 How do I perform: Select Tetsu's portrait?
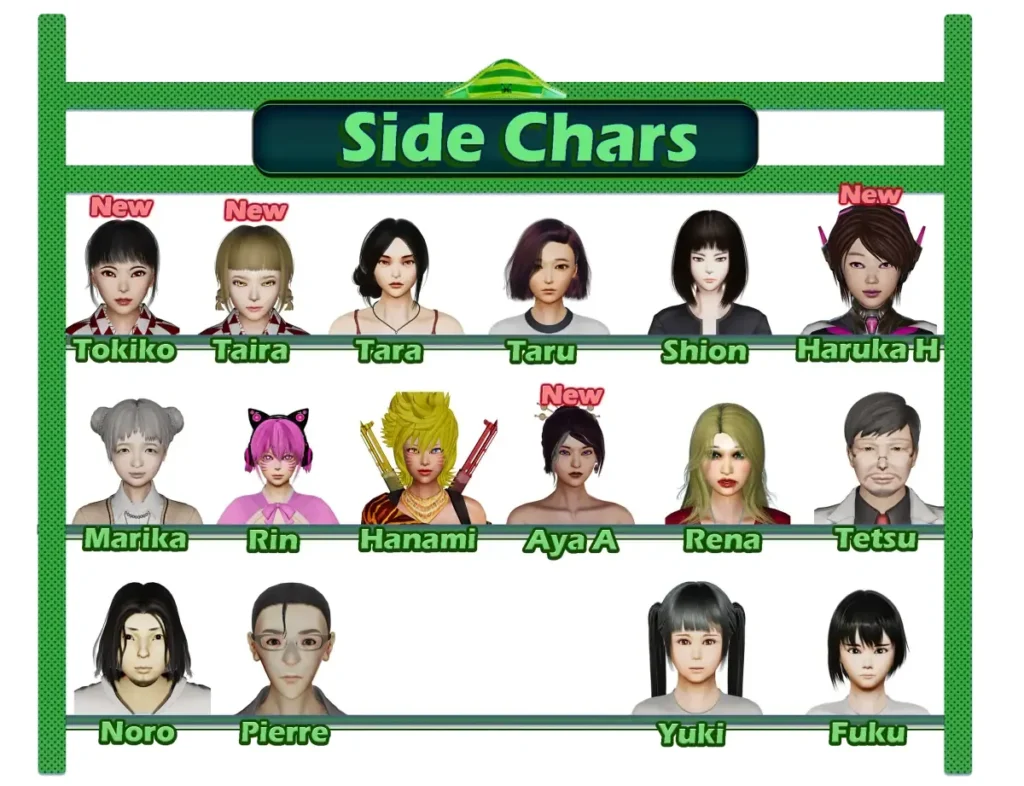click(879, 460)
